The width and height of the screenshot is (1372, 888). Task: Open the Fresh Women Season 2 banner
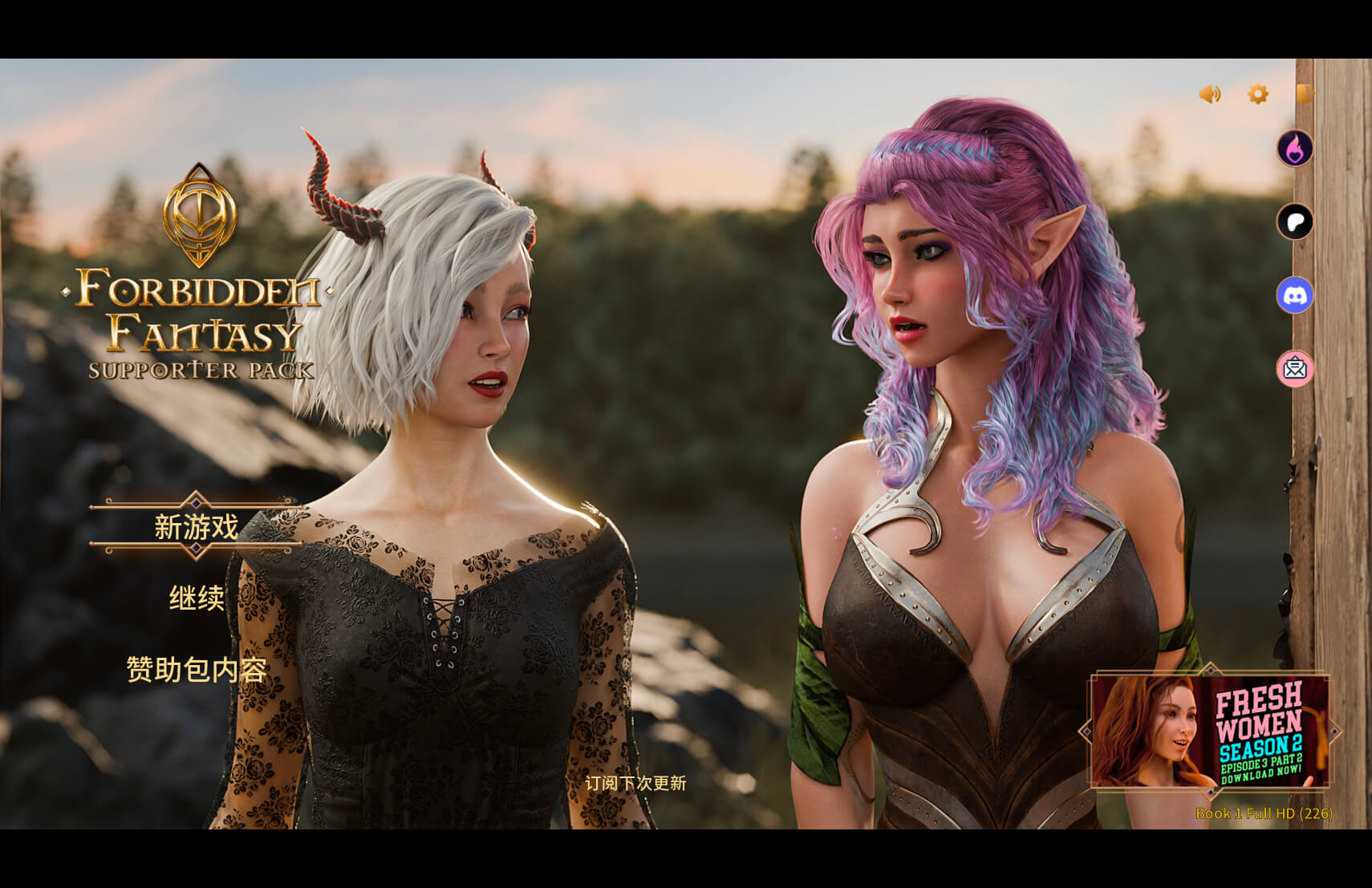coord(1209,731)
